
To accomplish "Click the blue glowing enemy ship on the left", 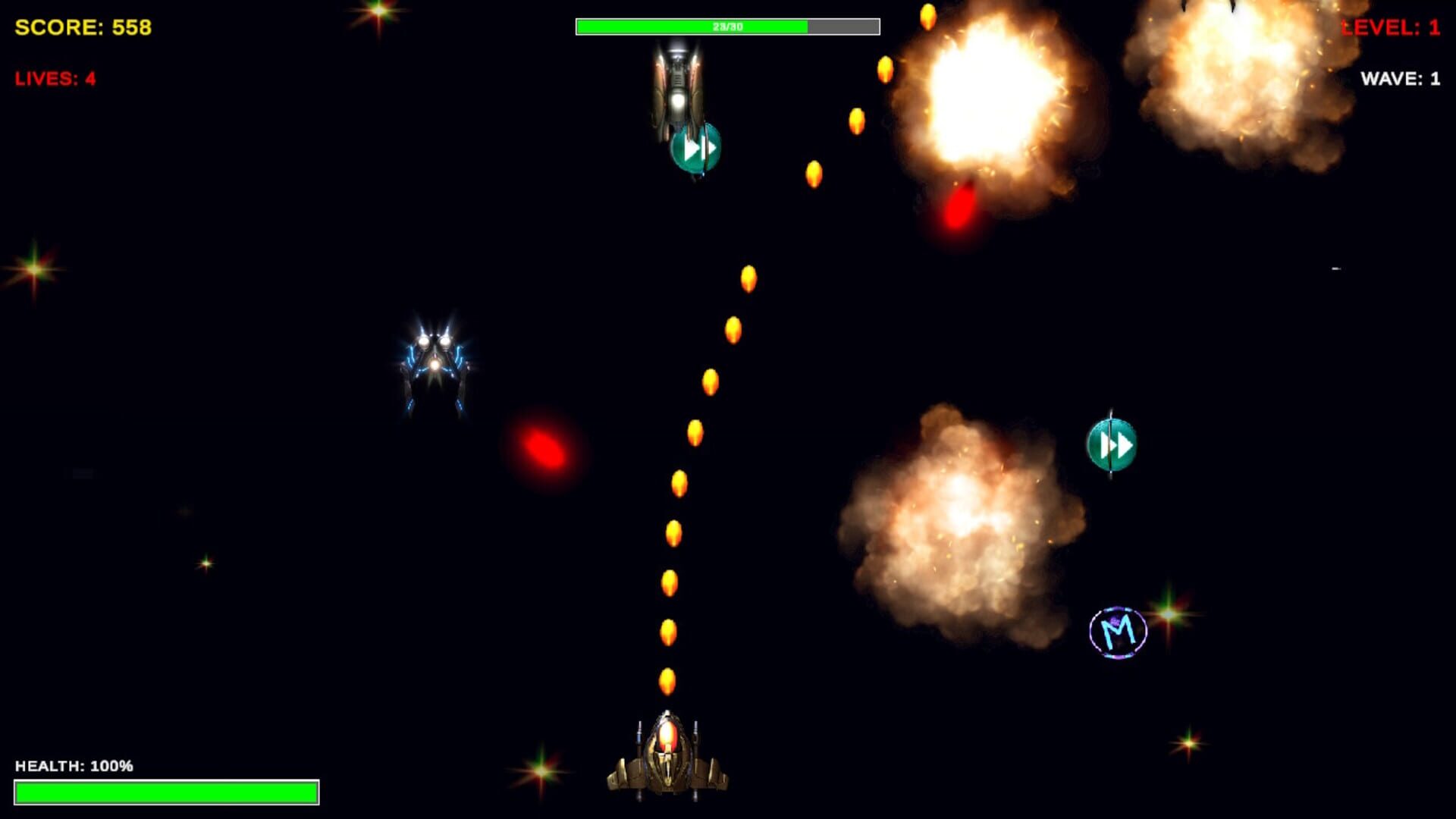I will point(435,364).
